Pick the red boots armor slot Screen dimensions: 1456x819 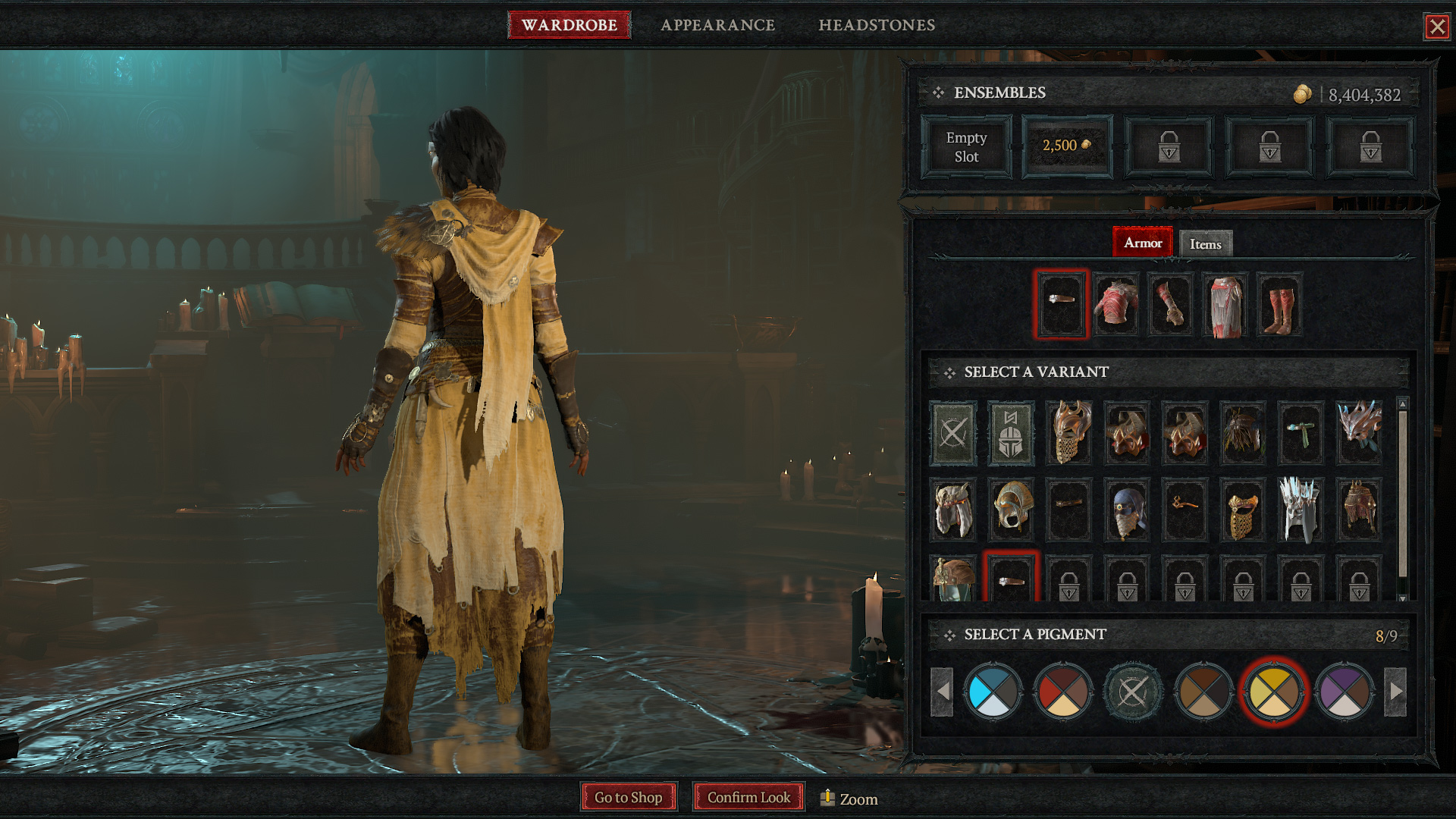[x=1279, y=304]
